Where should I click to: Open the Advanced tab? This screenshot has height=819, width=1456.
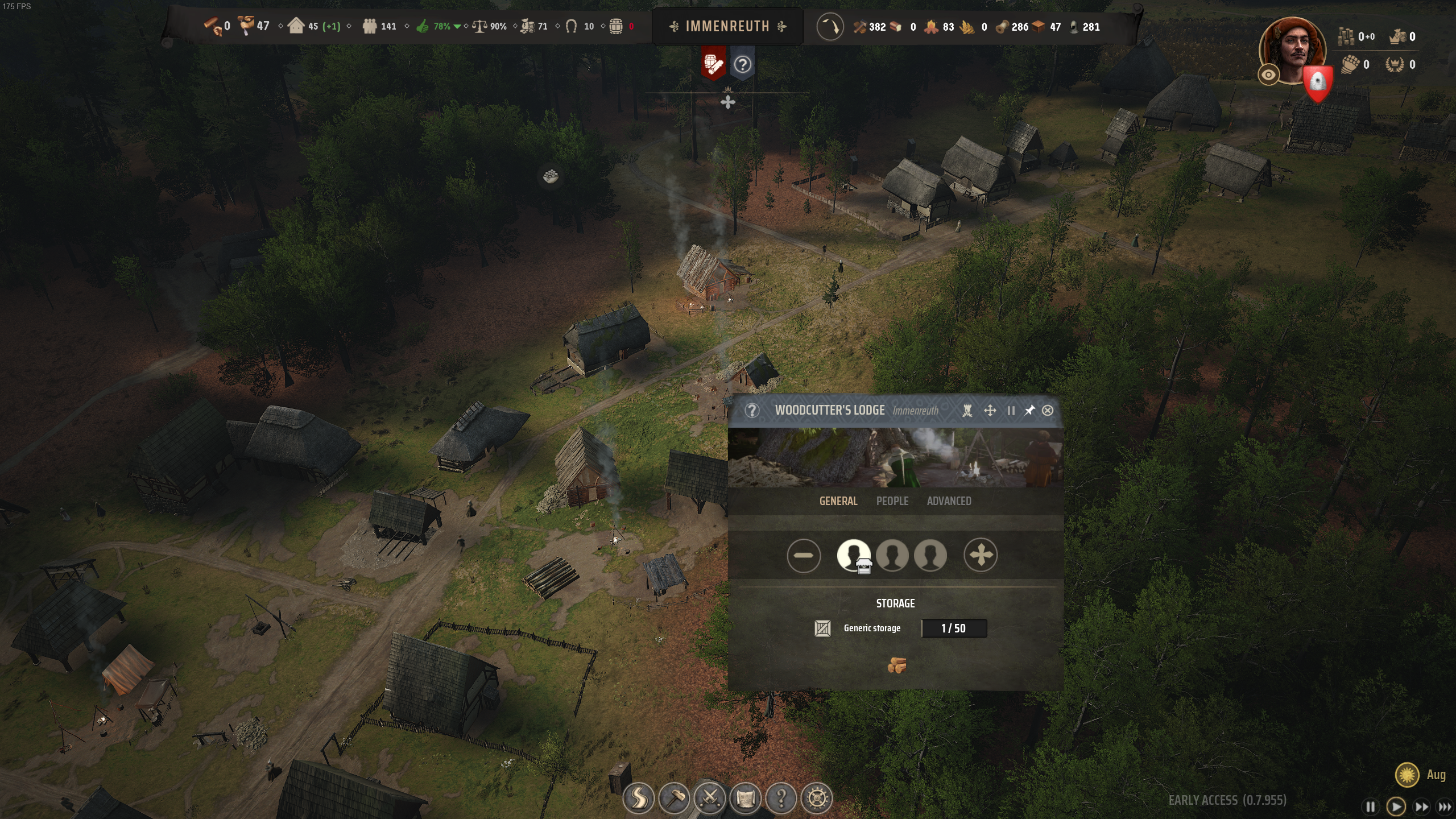(x=949, y=501)
